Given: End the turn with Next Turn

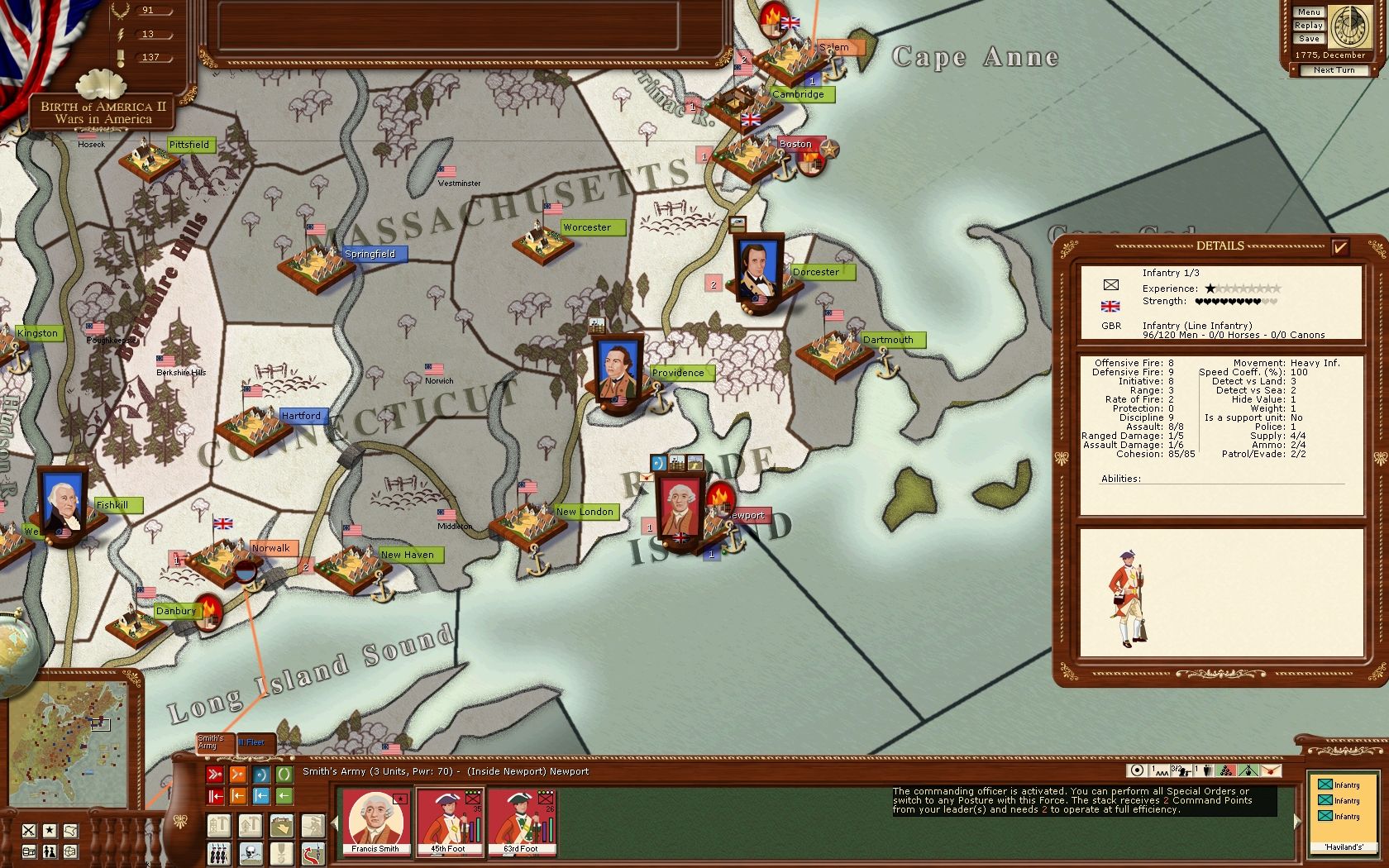Looking at the screenshot, I should [1334, 70].
